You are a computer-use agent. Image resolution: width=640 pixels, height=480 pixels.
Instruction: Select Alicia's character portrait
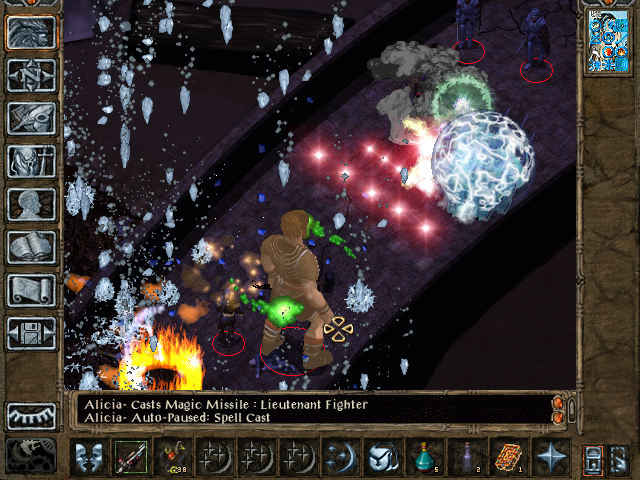coord(607,42)
